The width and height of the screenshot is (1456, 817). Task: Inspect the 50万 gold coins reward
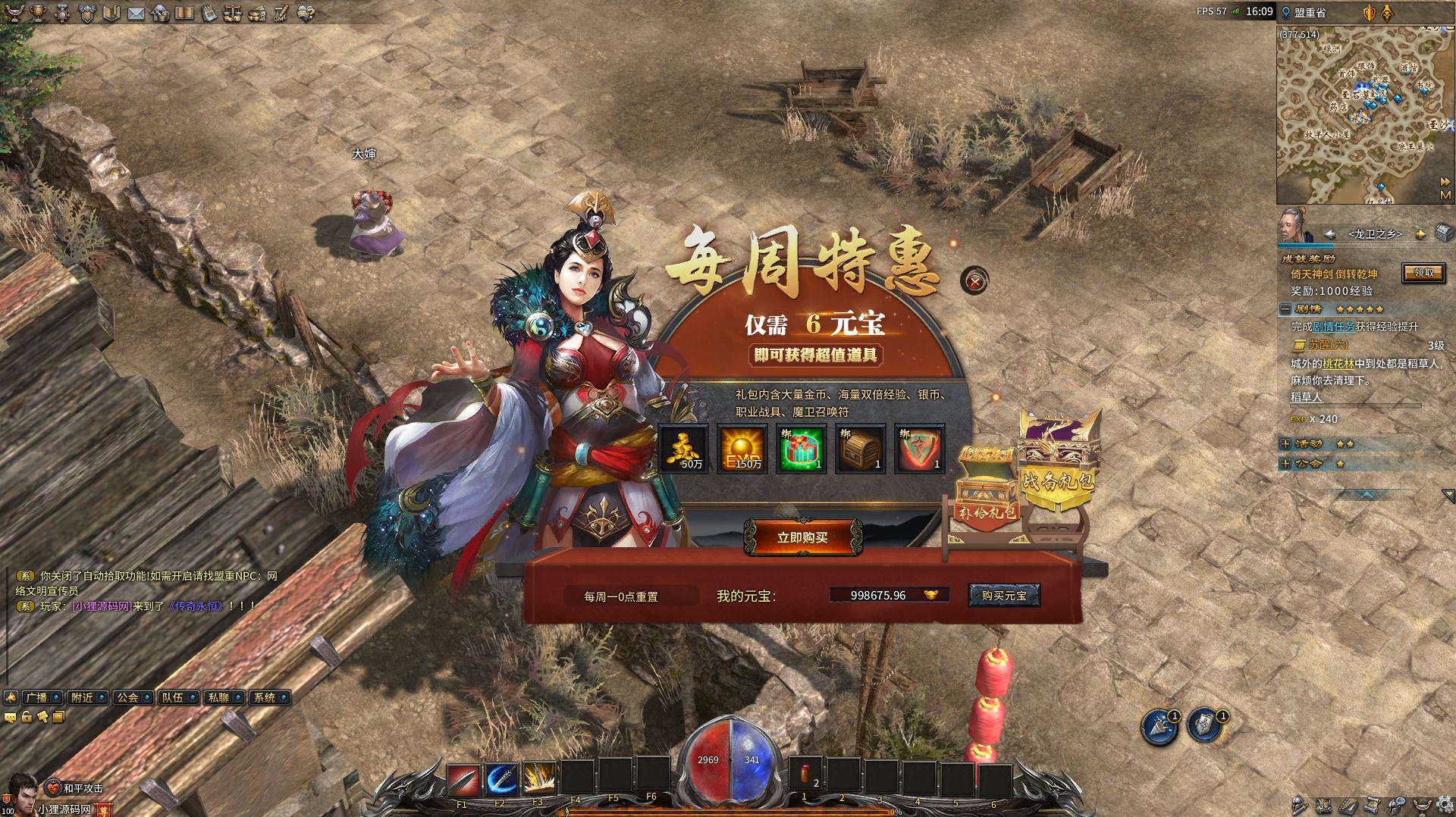pyautogui.click(x=683, y=449)
